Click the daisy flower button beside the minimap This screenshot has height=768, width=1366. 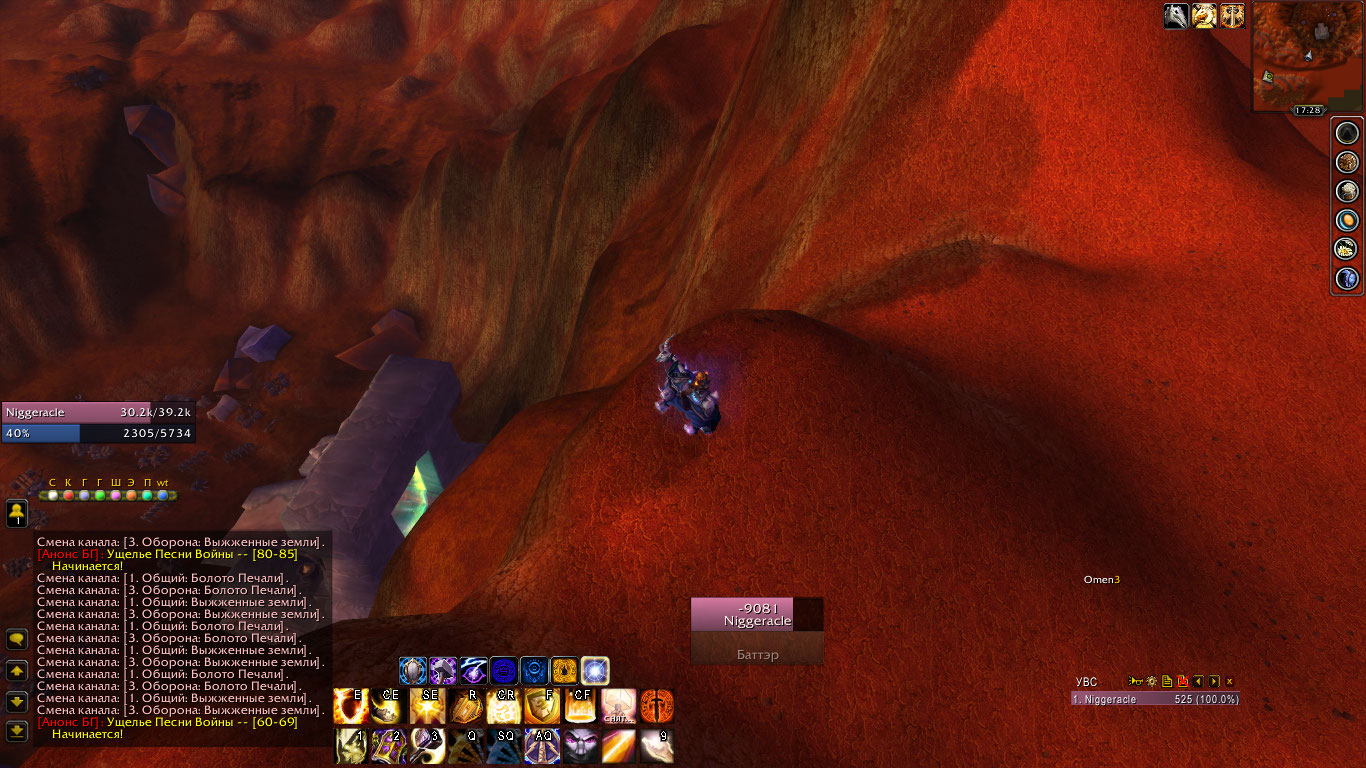click(1347, 249)
